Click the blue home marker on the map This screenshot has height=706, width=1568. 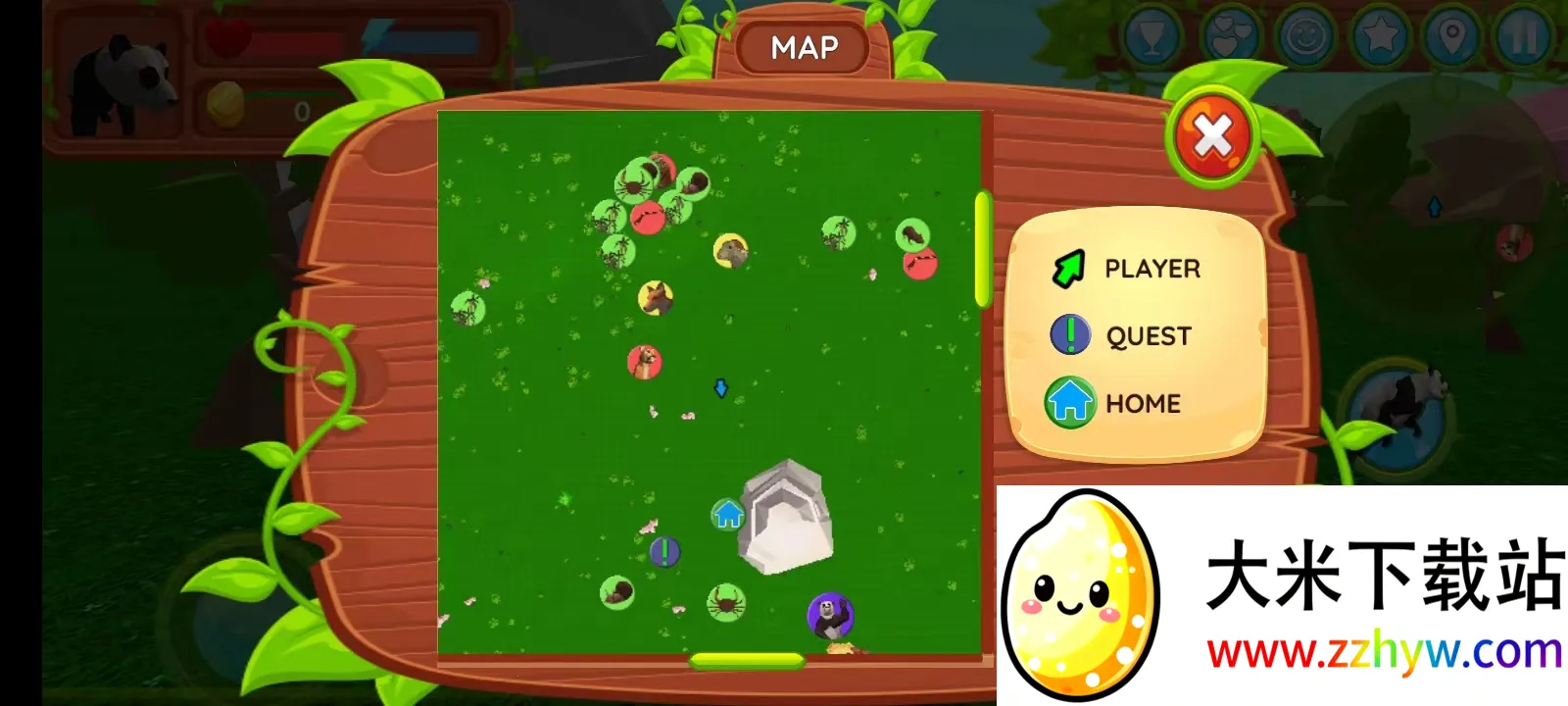click(727, 514)
